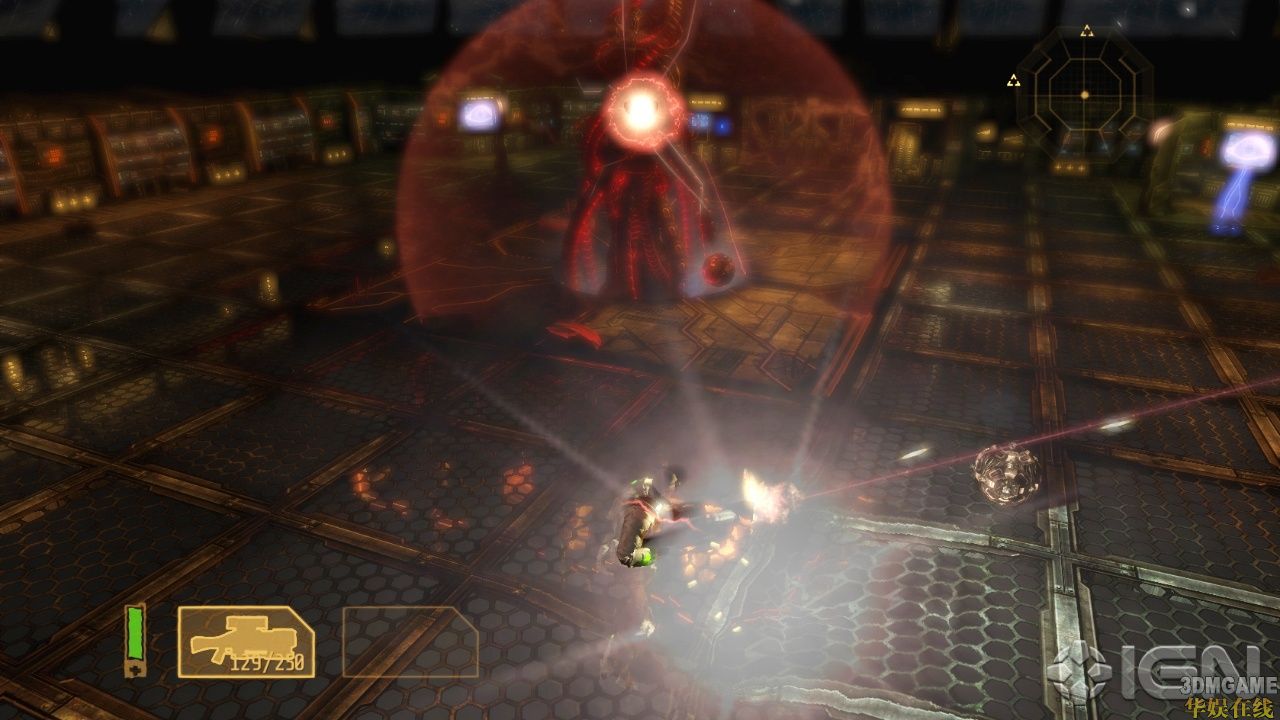Select the equipped rifle weapon slot
Screen dimensions: 1280x720
click(246, 641)
